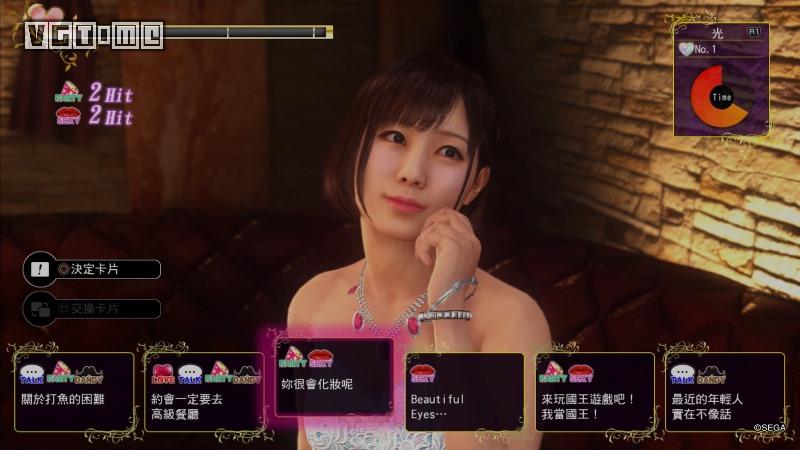
Task: Choose the 約會一定要去高級餐廳 card
Action: (x=204, y=391)
